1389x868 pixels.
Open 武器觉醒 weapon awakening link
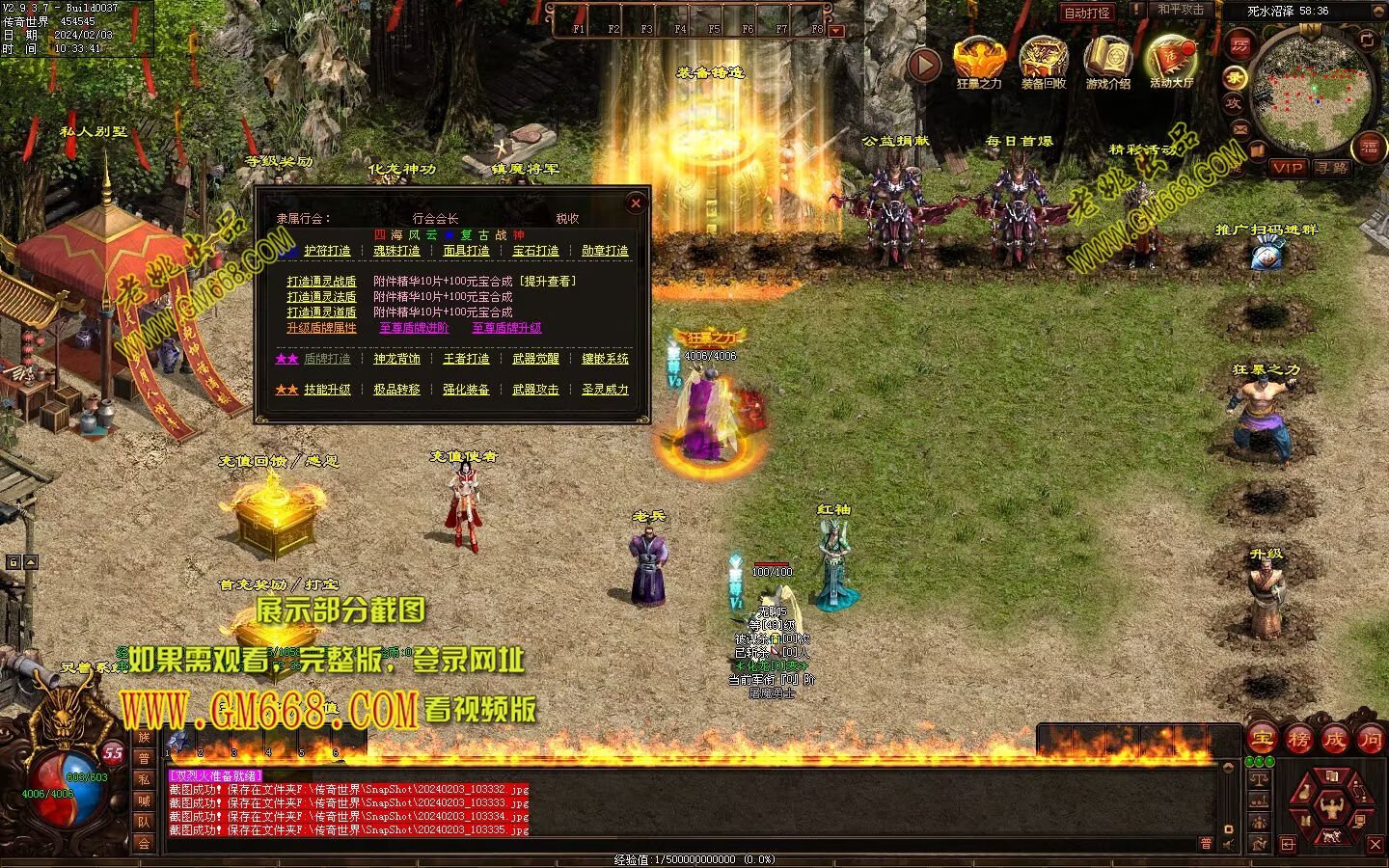pos(535,359)
